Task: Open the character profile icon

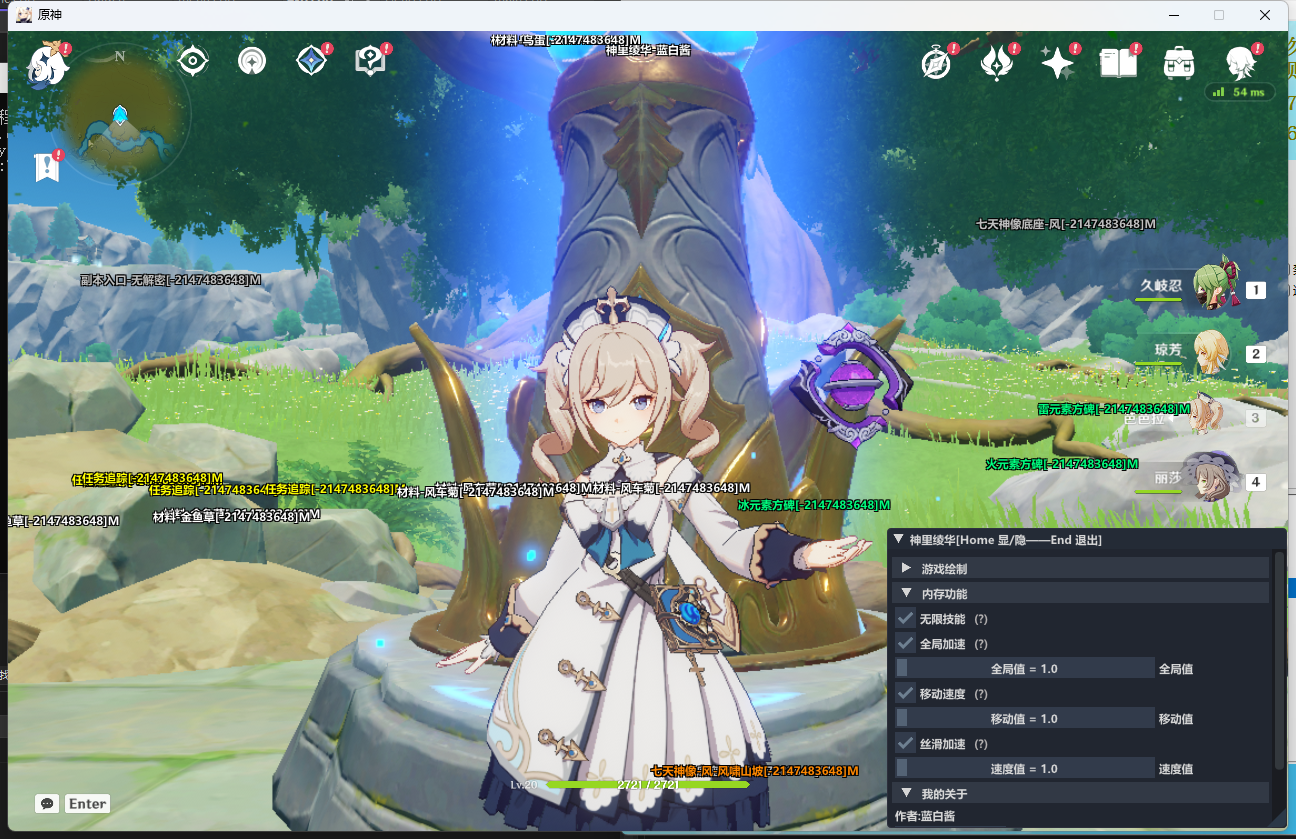Action: coord(1240,62)
